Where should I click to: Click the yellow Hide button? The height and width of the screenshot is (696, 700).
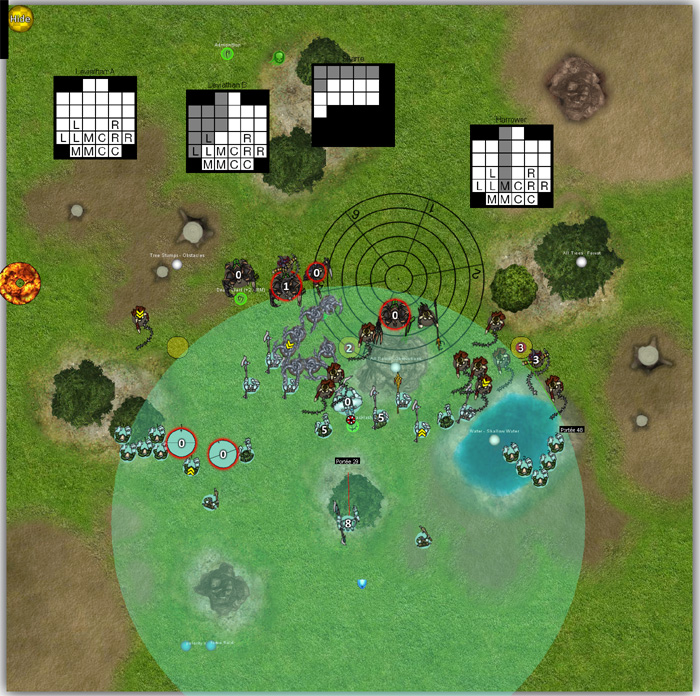coord(20,17)
